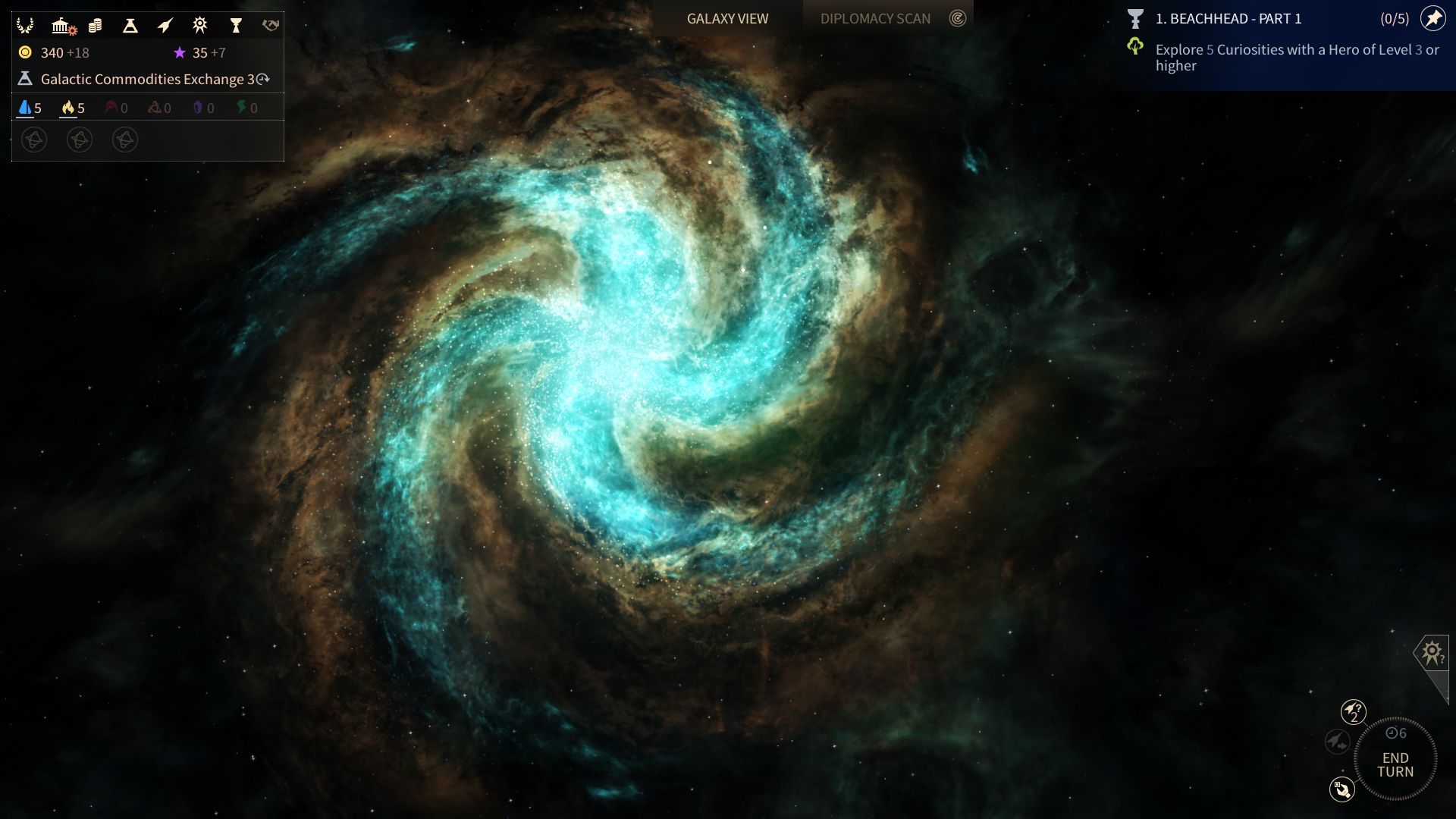Open the first star system circle icon
Screen dimensions: 1456x819
(33, 140)
